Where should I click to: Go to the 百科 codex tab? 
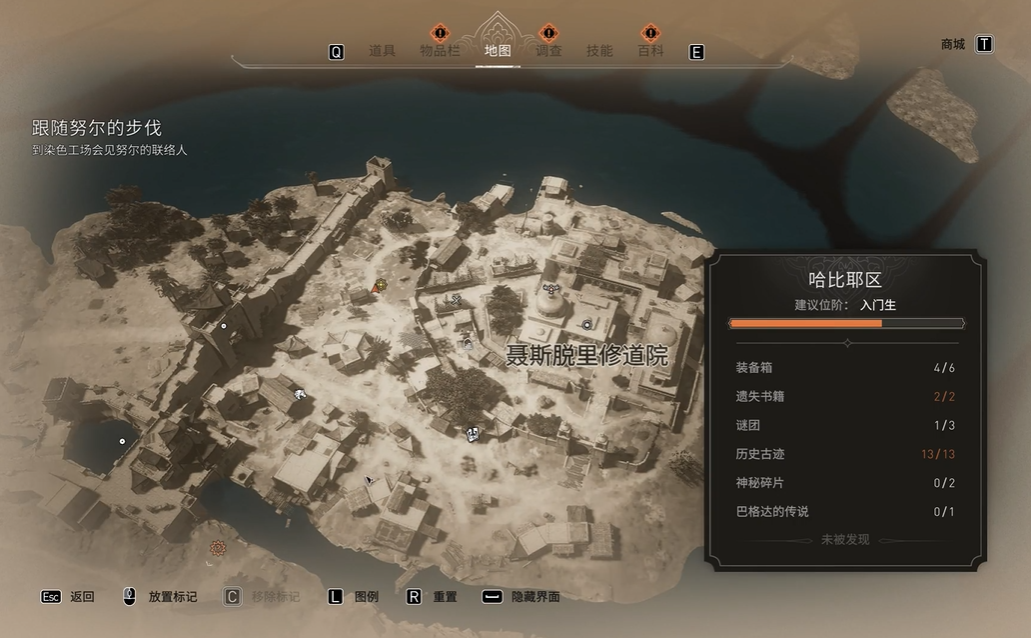[x=651, y=51]
